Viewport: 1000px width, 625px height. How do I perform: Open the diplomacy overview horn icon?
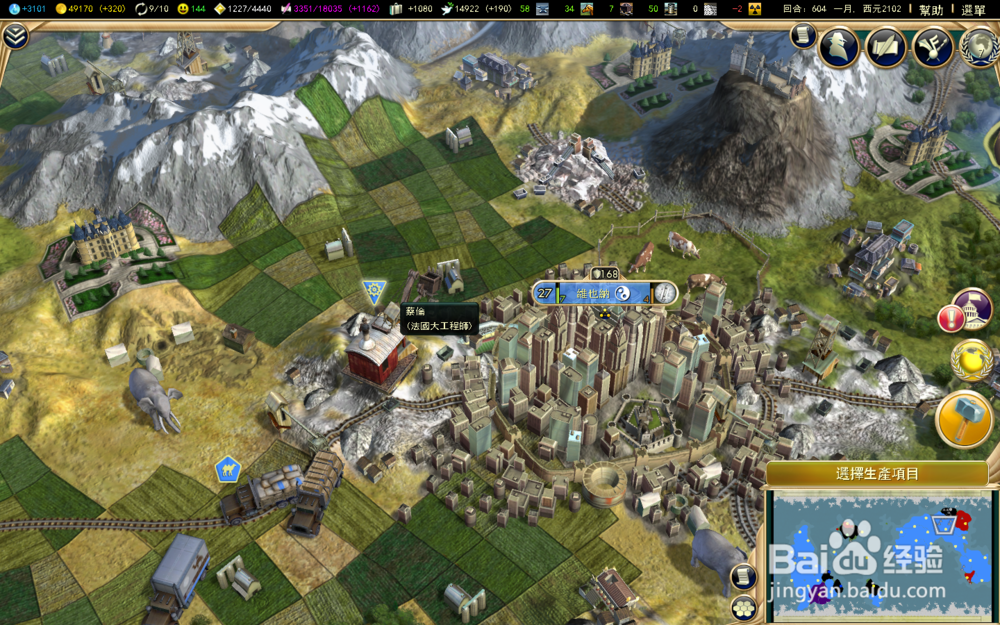click(932, 46)
